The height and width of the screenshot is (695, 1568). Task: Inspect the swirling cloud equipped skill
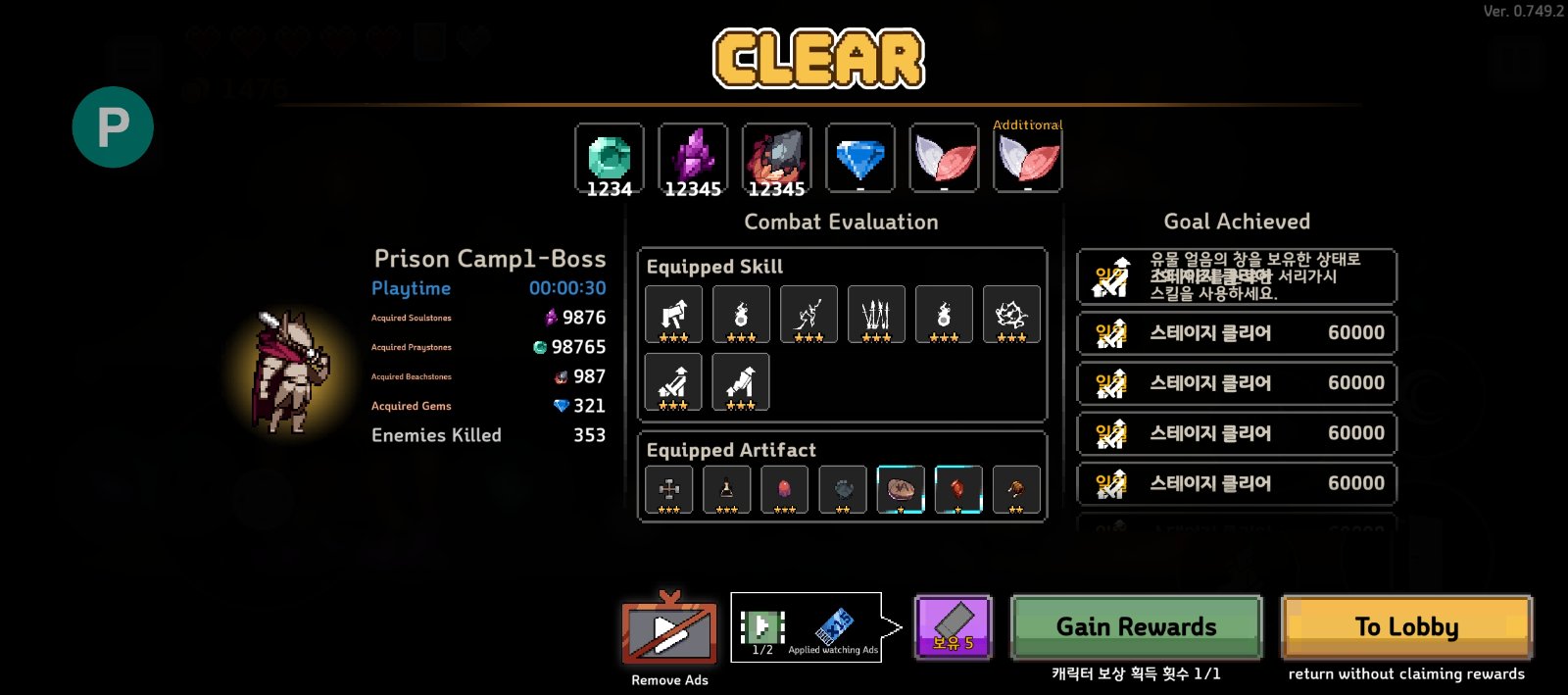pos(1010,315)
